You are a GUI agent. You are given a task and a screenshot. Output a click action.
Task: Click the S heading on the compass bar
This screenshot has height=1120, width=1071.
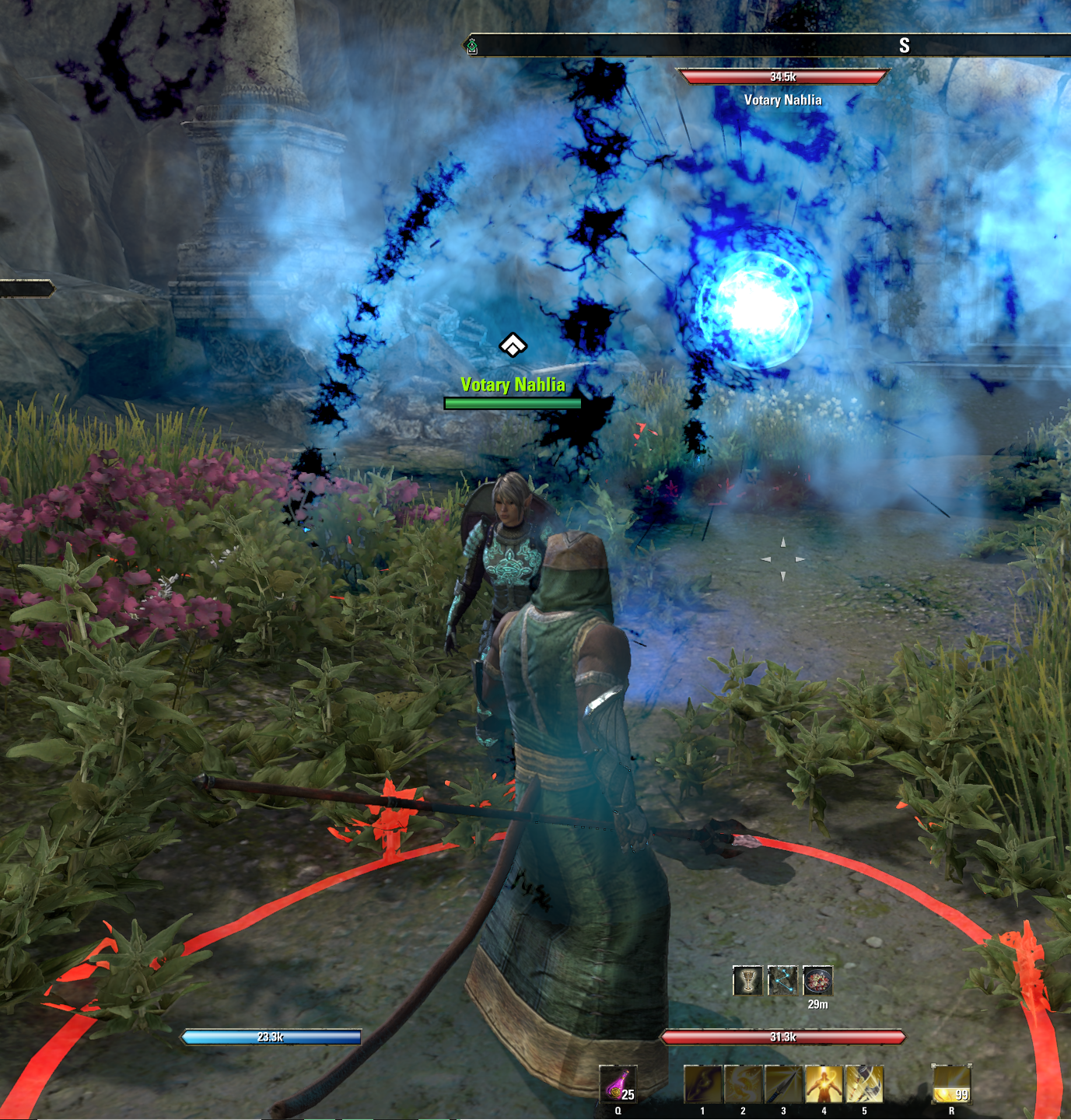click(x=904, y=45)
